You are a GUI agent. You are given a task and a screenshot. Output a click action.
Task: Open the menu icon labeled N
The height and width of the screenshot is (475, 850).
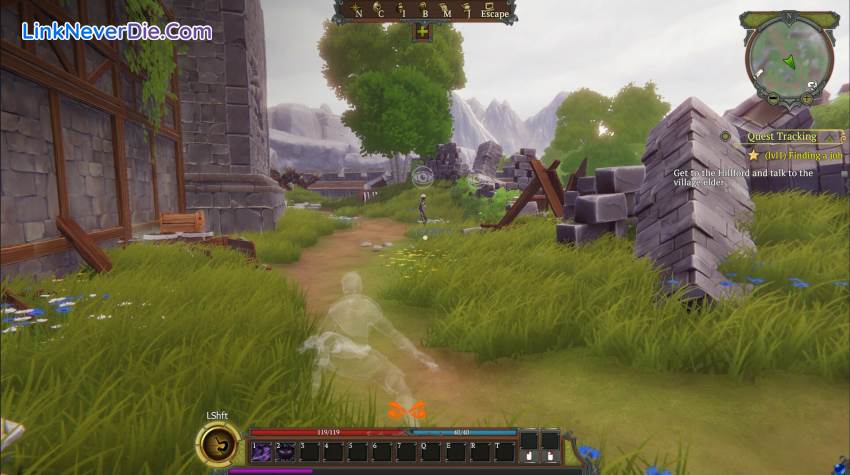(x=358, y=12)
